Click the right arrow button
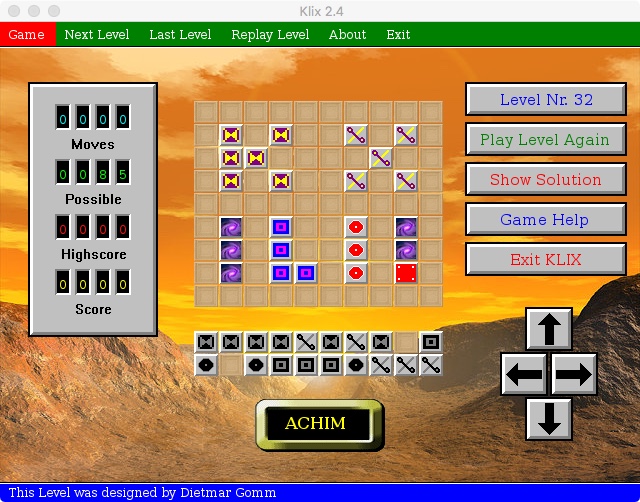Screen dimensions: 640x502 [574, 375]
